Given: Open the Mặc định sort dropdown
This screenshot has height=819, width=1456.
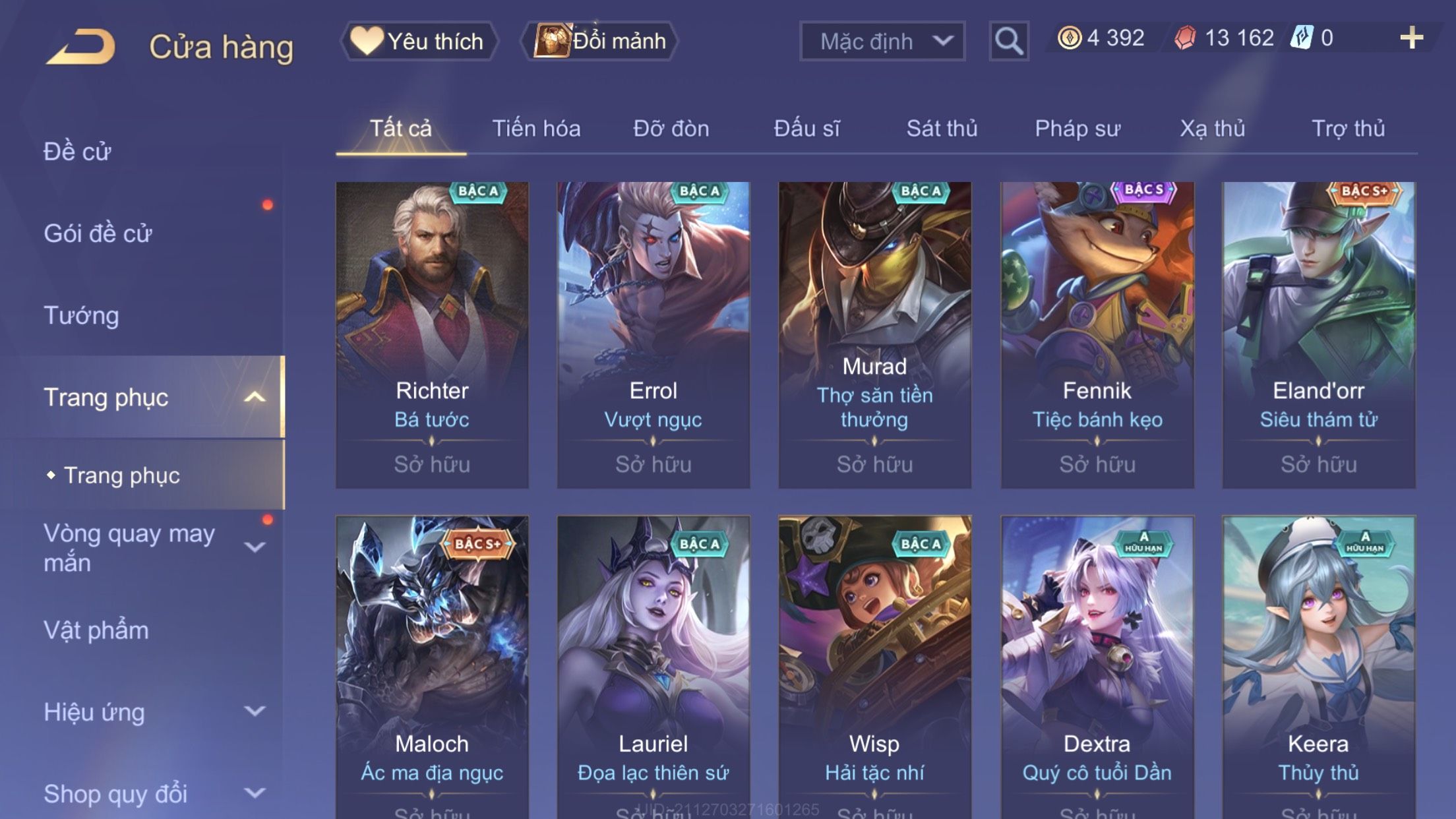Looking at the screenshot, I should pyautogui.click(x=882, y=42).
